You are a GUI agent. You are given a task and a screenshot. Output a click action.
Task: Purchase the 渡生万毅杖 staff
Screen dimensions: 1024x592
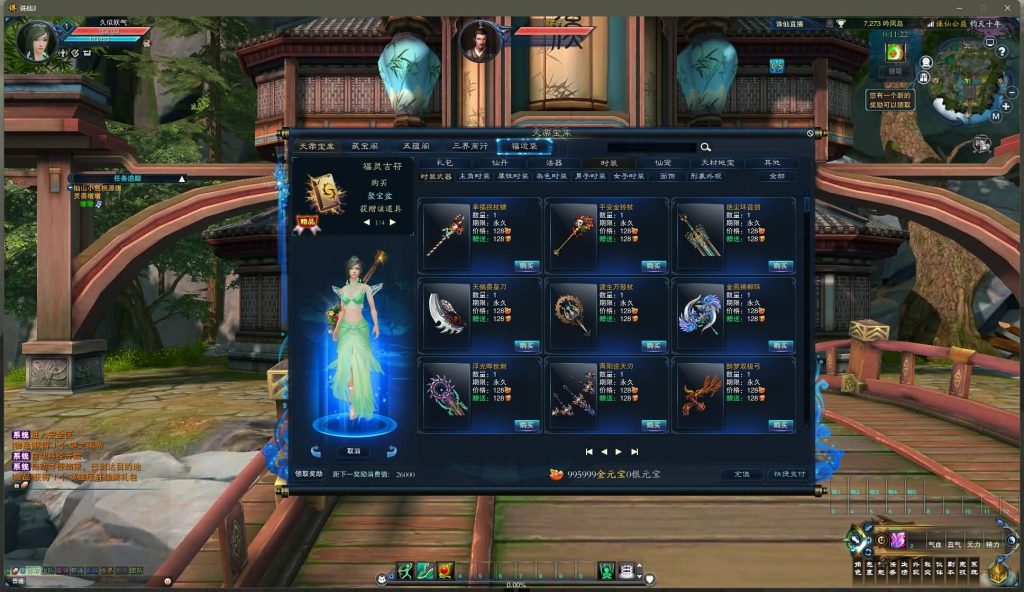click(x=654, y=345)
